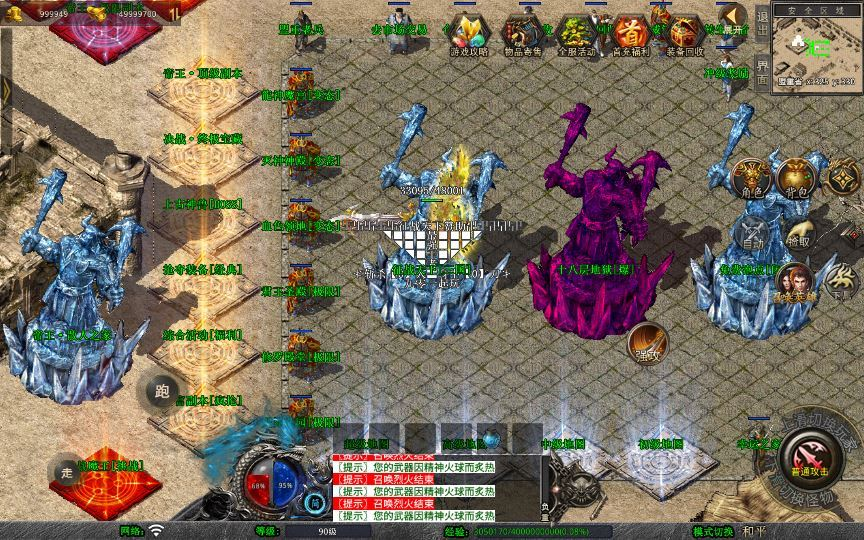Switch to 走 walk mode
Image resolution: width=864 pixels, height=540 pixels.
click(x=68, y=471)
